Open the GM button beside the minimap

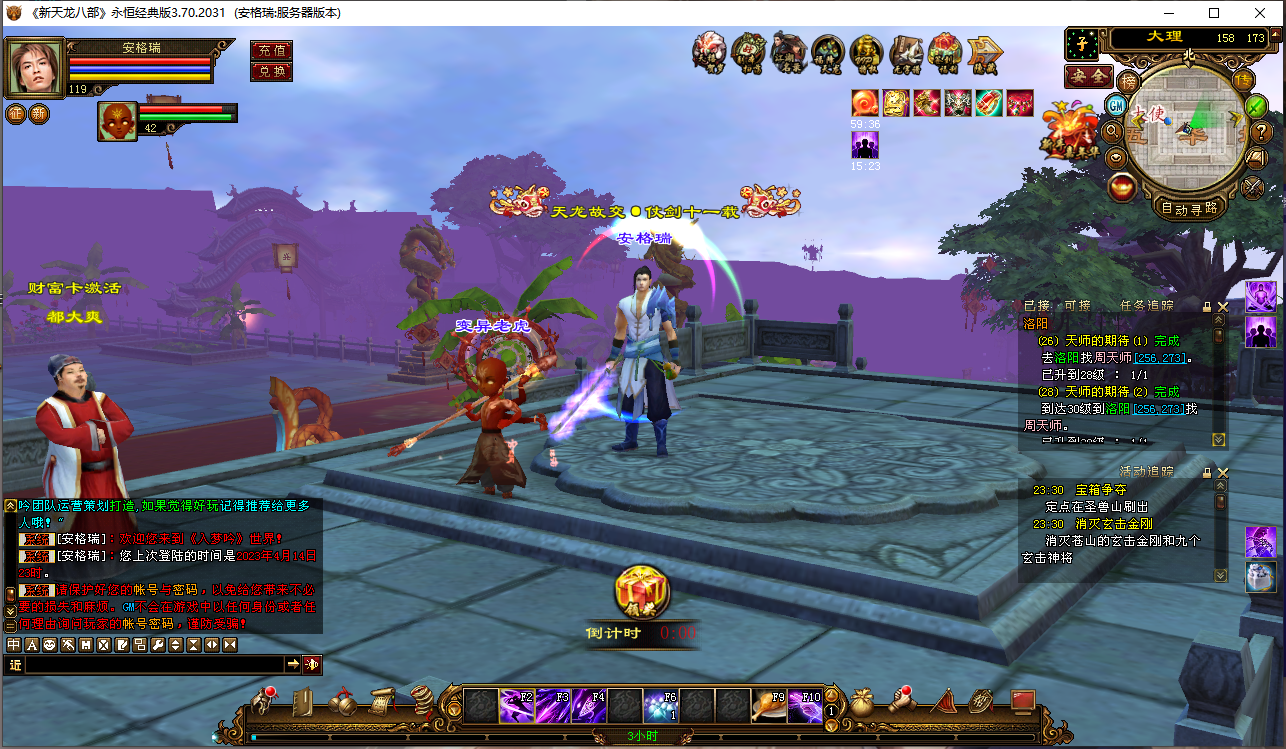click(x=1116, y=105)
